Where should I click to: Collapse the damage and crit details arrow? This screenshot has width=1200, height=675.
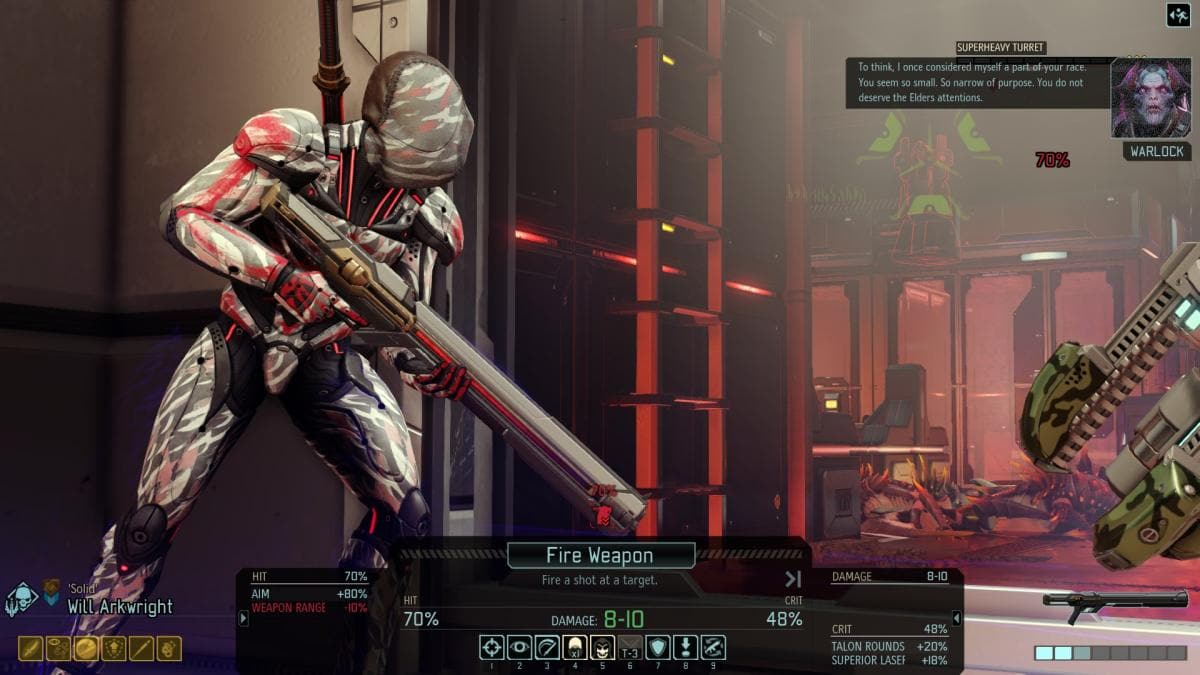956,619
